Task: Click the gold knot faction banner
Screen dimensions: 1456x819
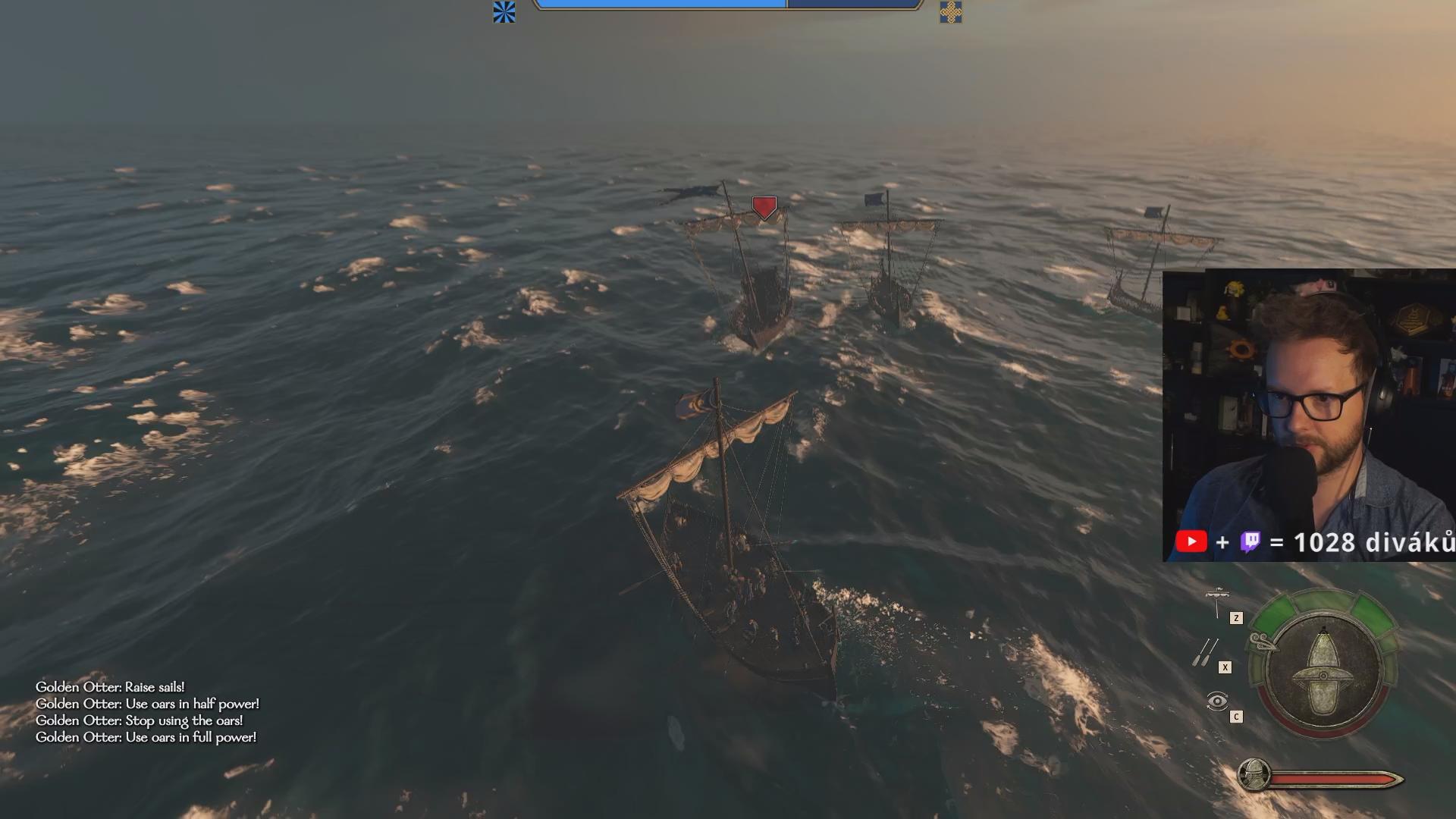Action: (950, 12)
